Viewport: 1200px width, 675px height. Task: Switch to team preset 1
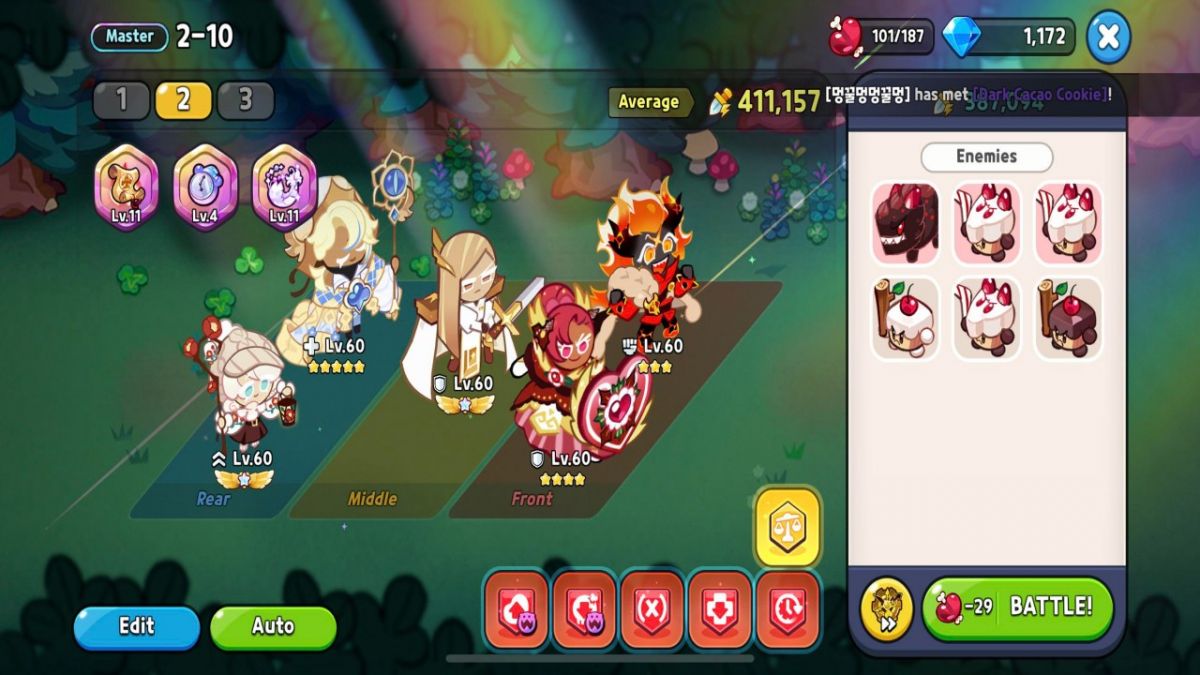coord(122,100)
